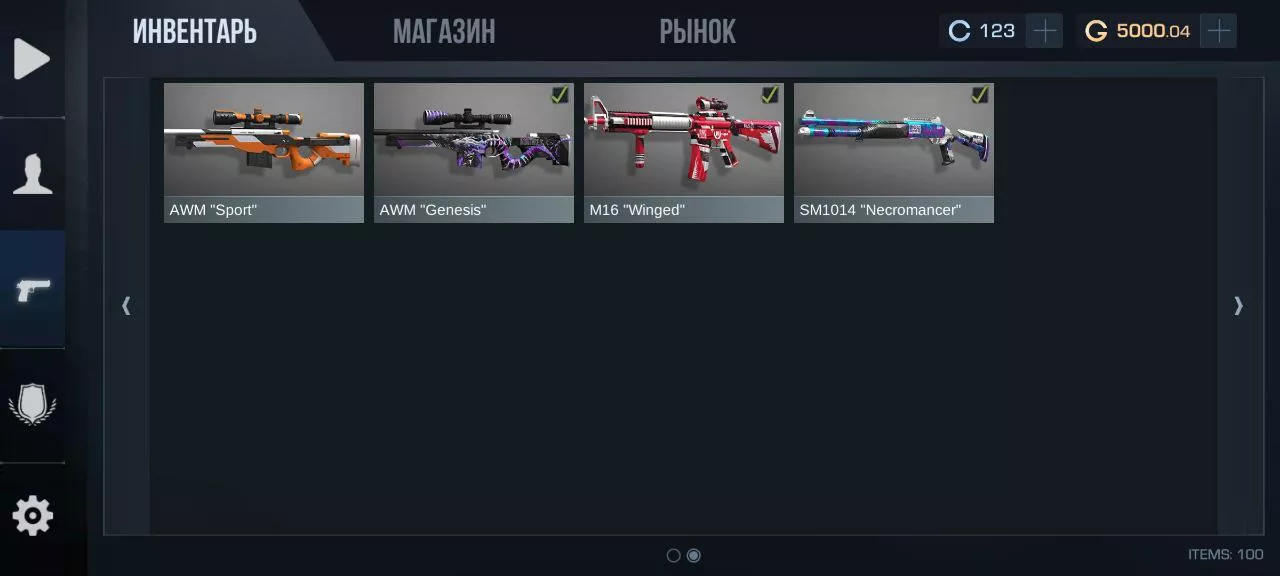The image size is (1280, 576).
Task: Choose the AWM "Genesis" skin
Action: (x=474, y=152)
